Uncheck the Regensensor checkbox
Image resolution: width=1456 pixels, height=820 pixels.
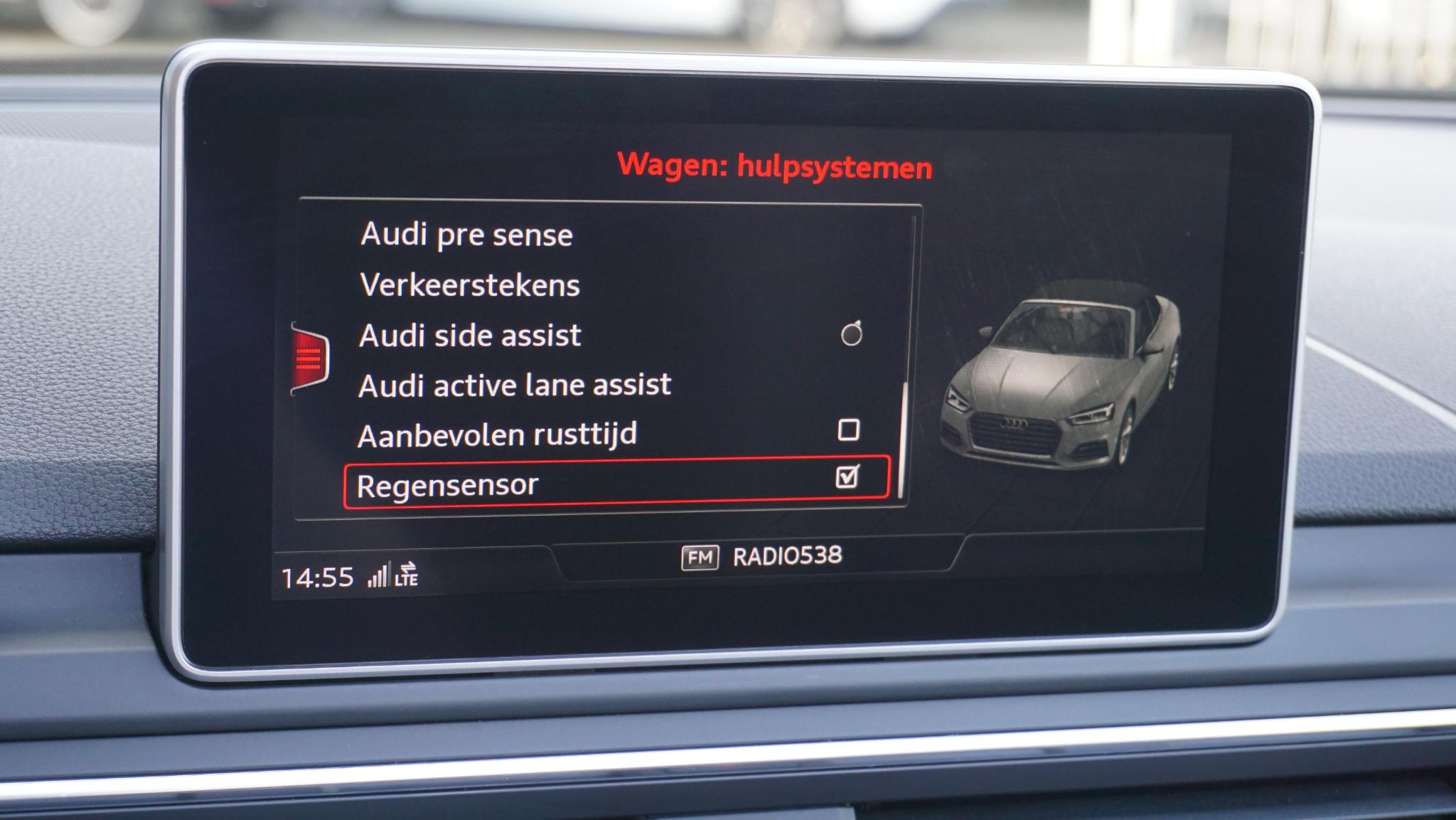click(x=847, y=476)
